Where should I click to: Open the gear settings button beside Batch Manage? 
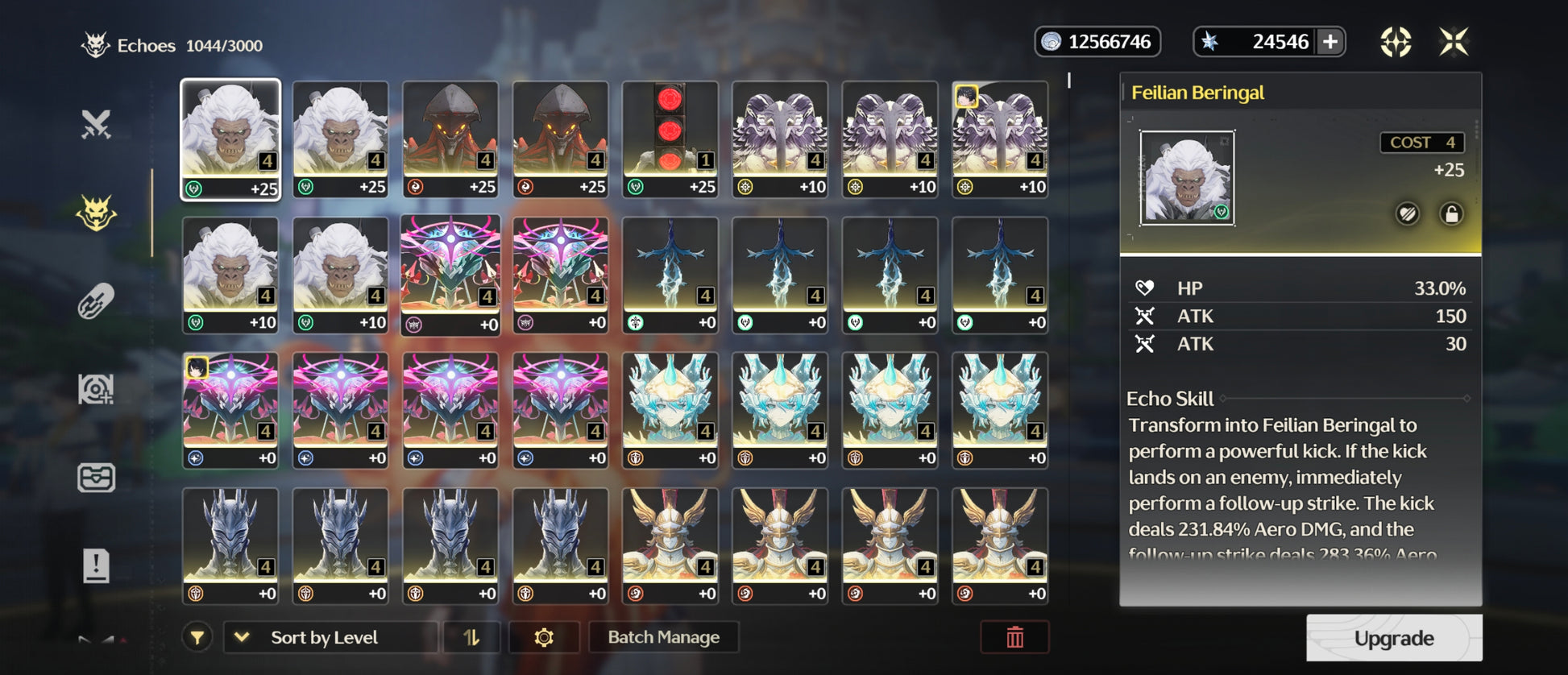coord(544,637)
